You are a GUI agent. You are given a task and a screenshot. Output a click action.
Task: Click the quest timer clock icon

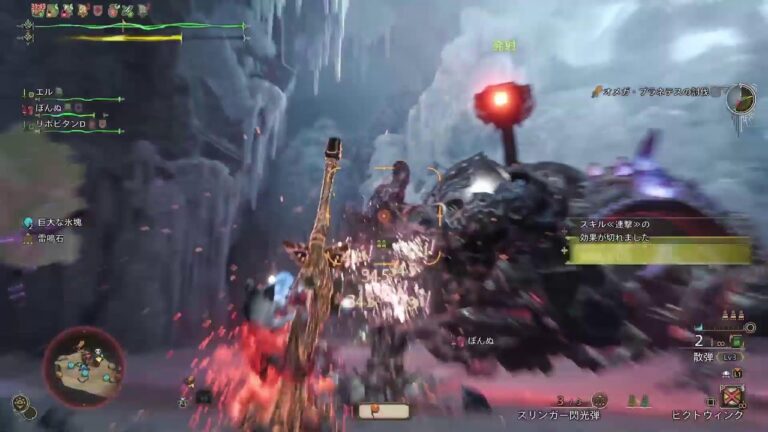[740, 99]
